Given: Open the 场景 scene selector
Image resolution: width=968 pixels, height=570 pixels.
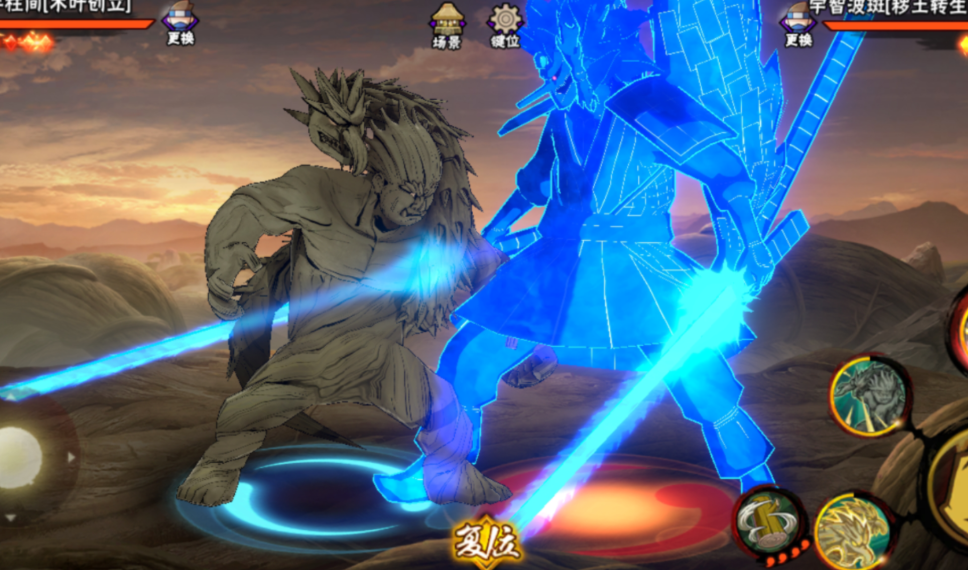Looking at the screenshot, I should click(446, 24).
